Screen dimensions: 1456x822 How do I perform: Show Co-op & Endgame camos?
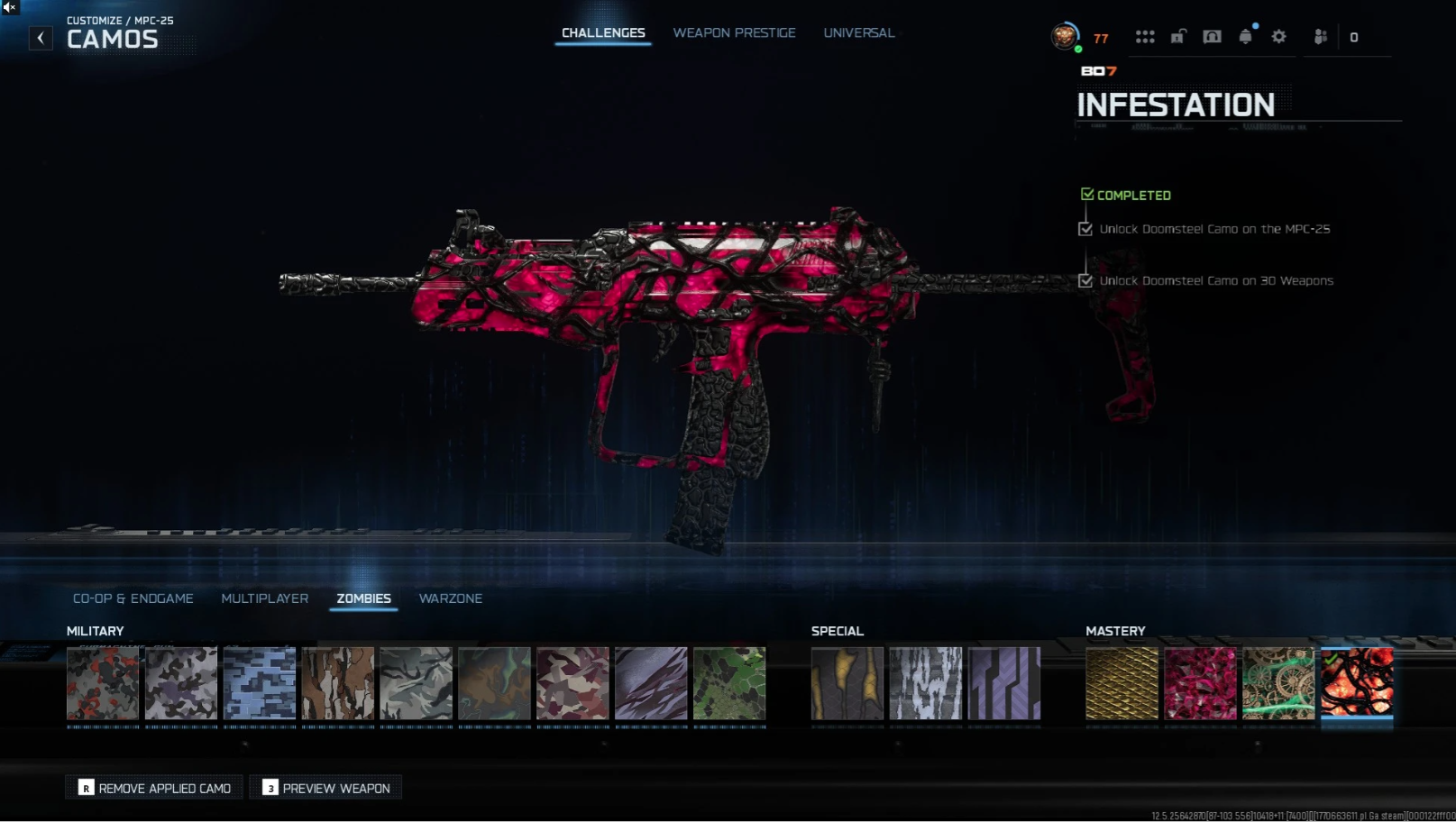133,598
